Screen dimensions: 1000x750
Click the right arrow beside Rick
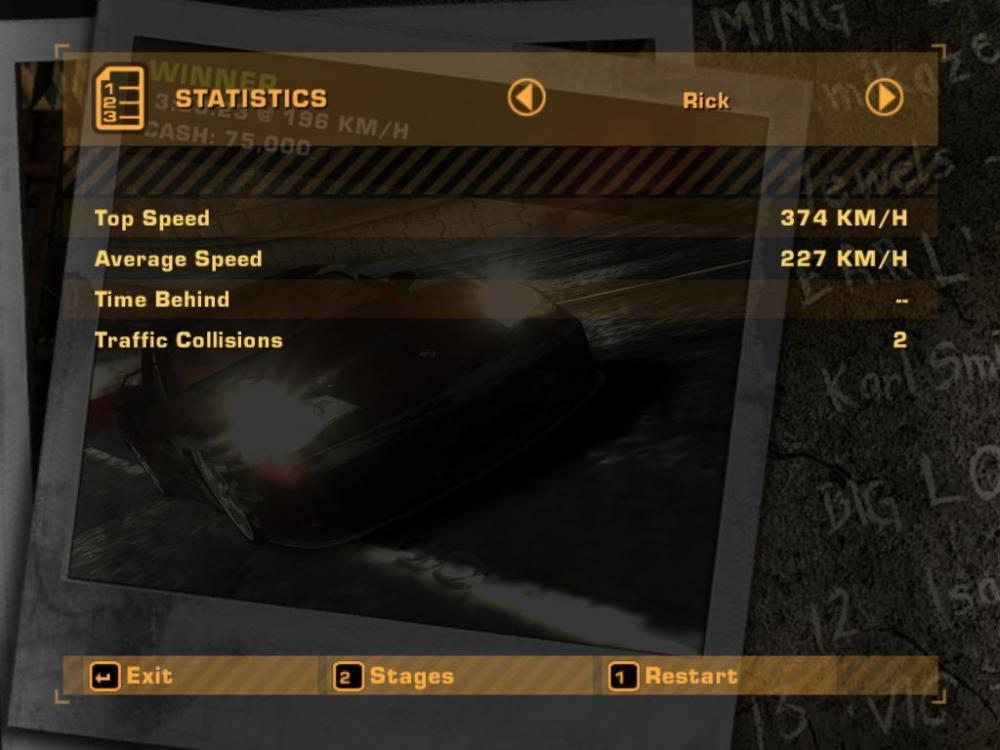point(884,98)
